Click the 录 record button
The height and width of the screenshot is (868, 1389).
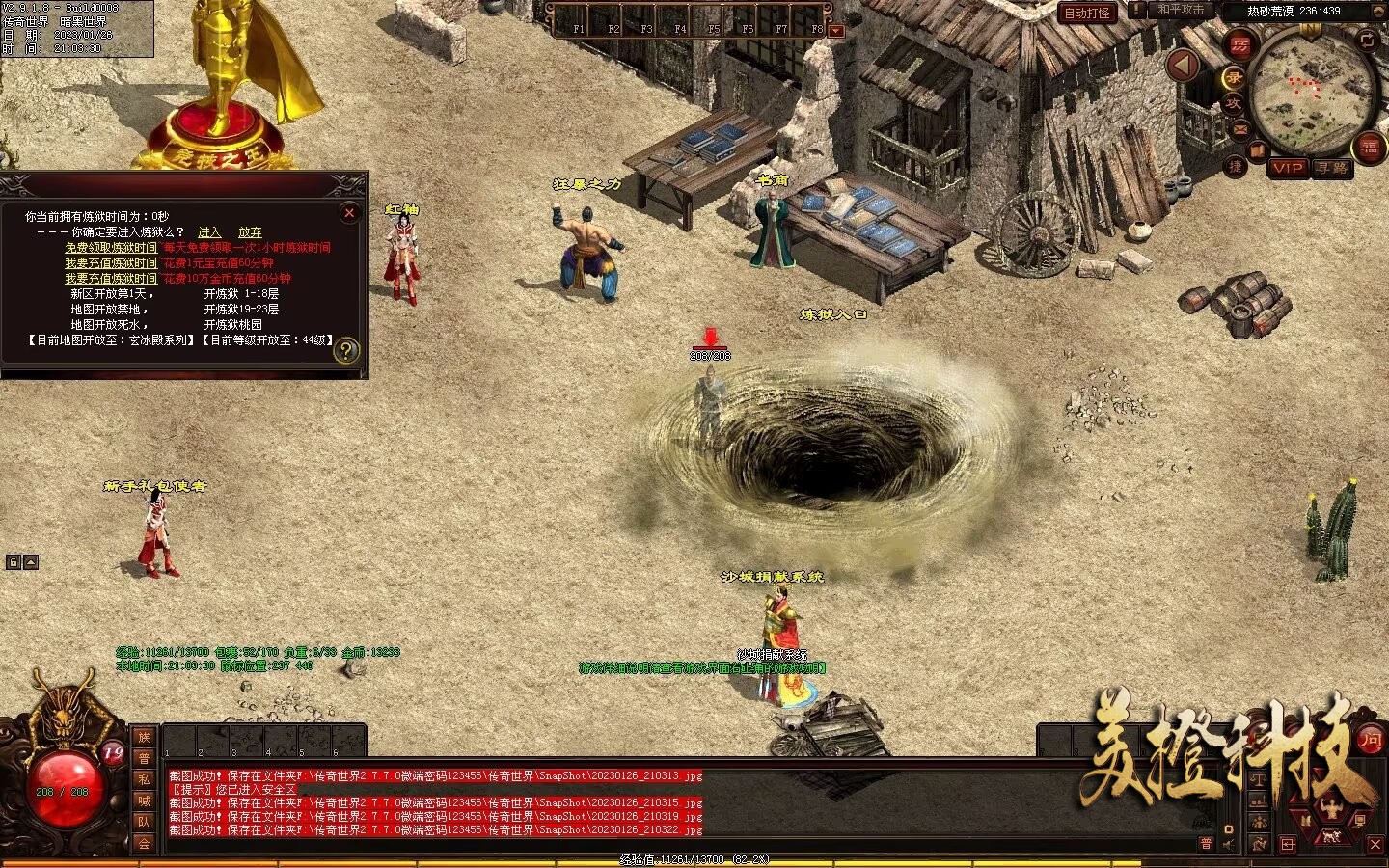tap(1234, 77)
